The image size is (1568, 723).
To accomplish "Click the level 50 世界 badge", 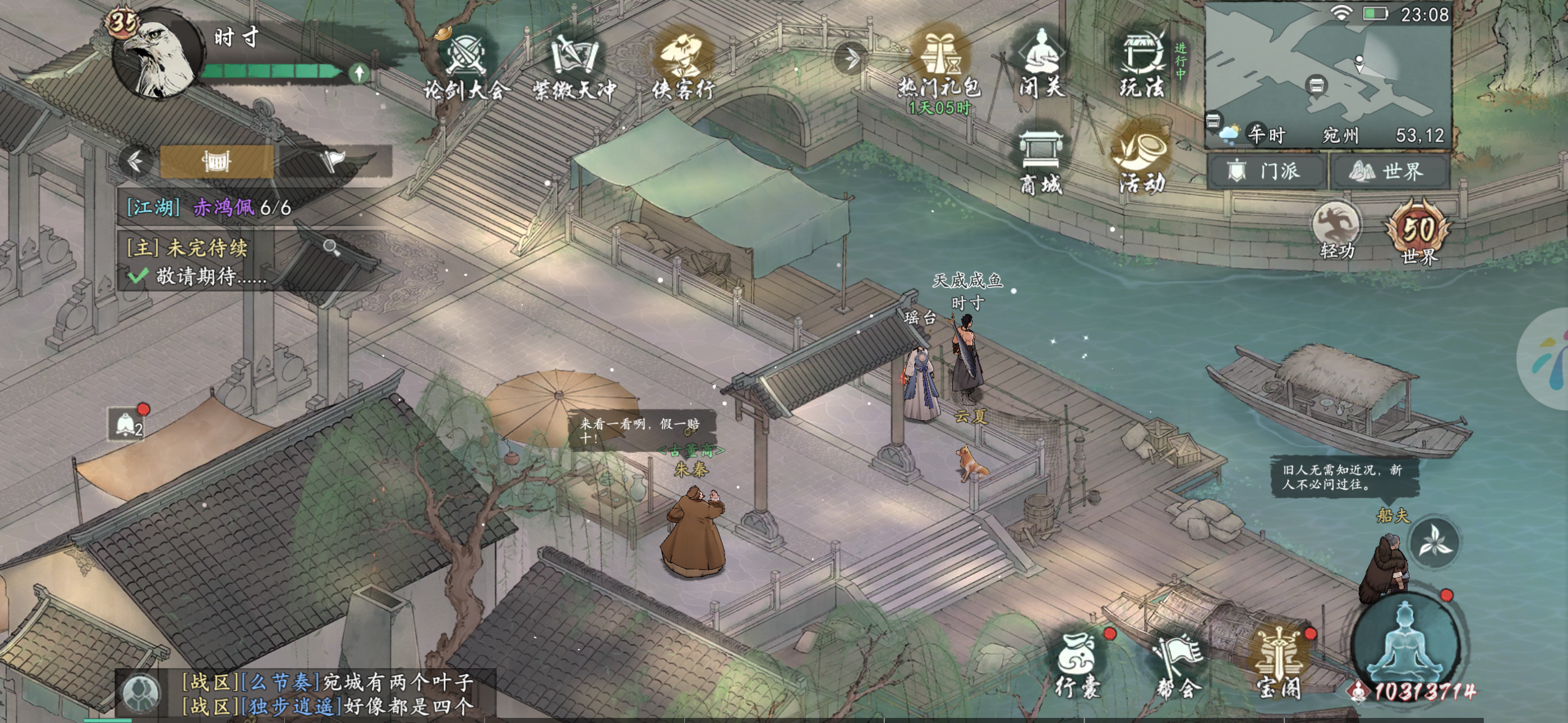I will pos(1418,233).
